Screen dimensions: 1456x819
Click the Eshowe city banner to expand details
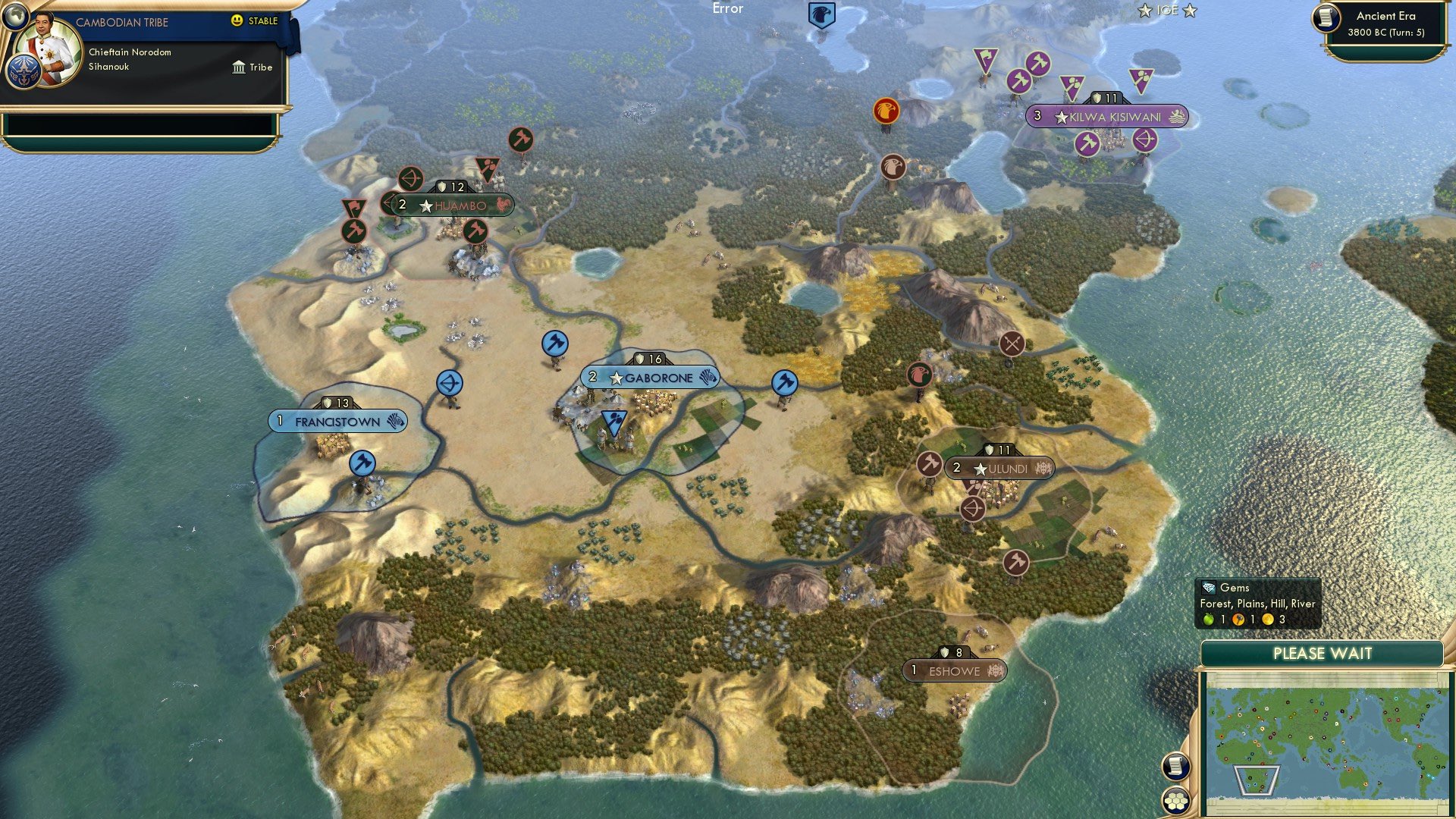click(x=954, y=670)
